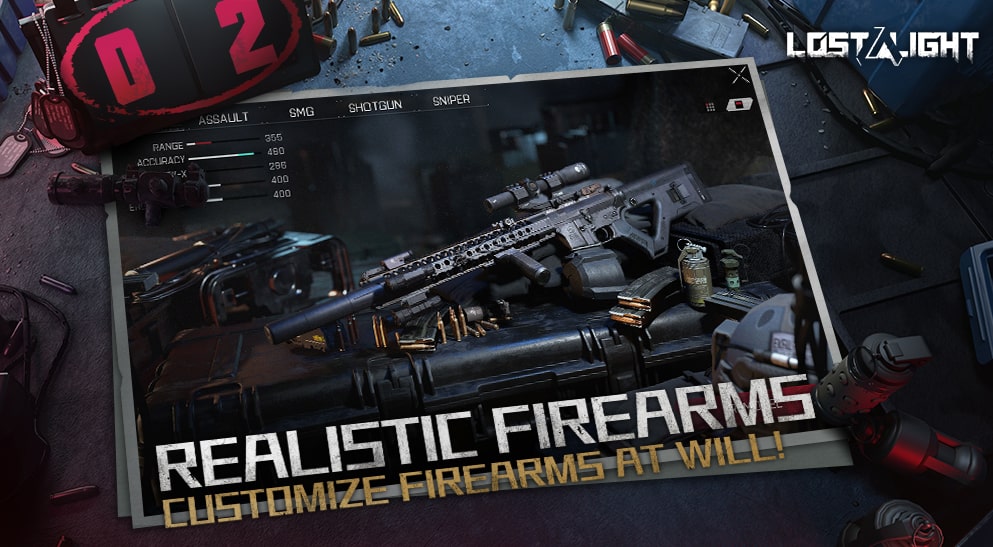Activate the white button with red square

click(741, 105)
